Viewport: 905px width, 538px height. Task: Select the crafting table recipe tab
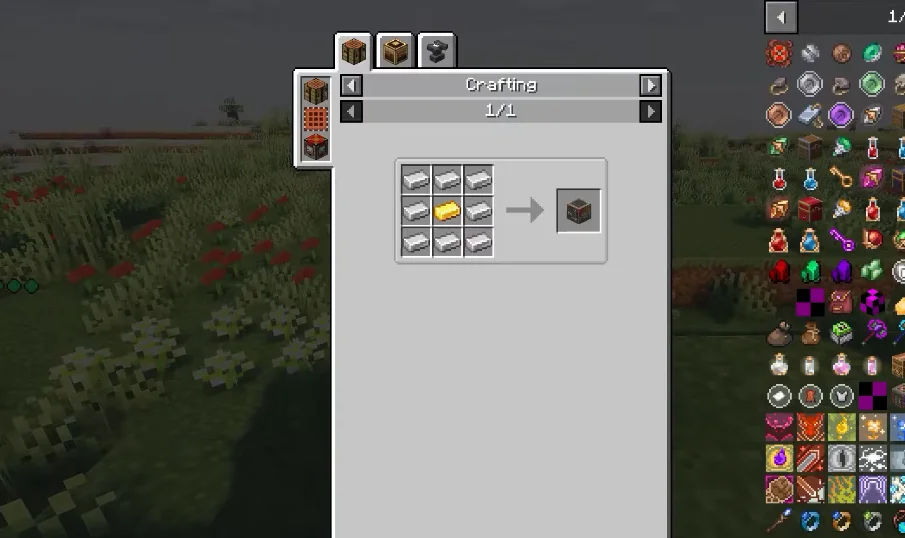point(354,51)
